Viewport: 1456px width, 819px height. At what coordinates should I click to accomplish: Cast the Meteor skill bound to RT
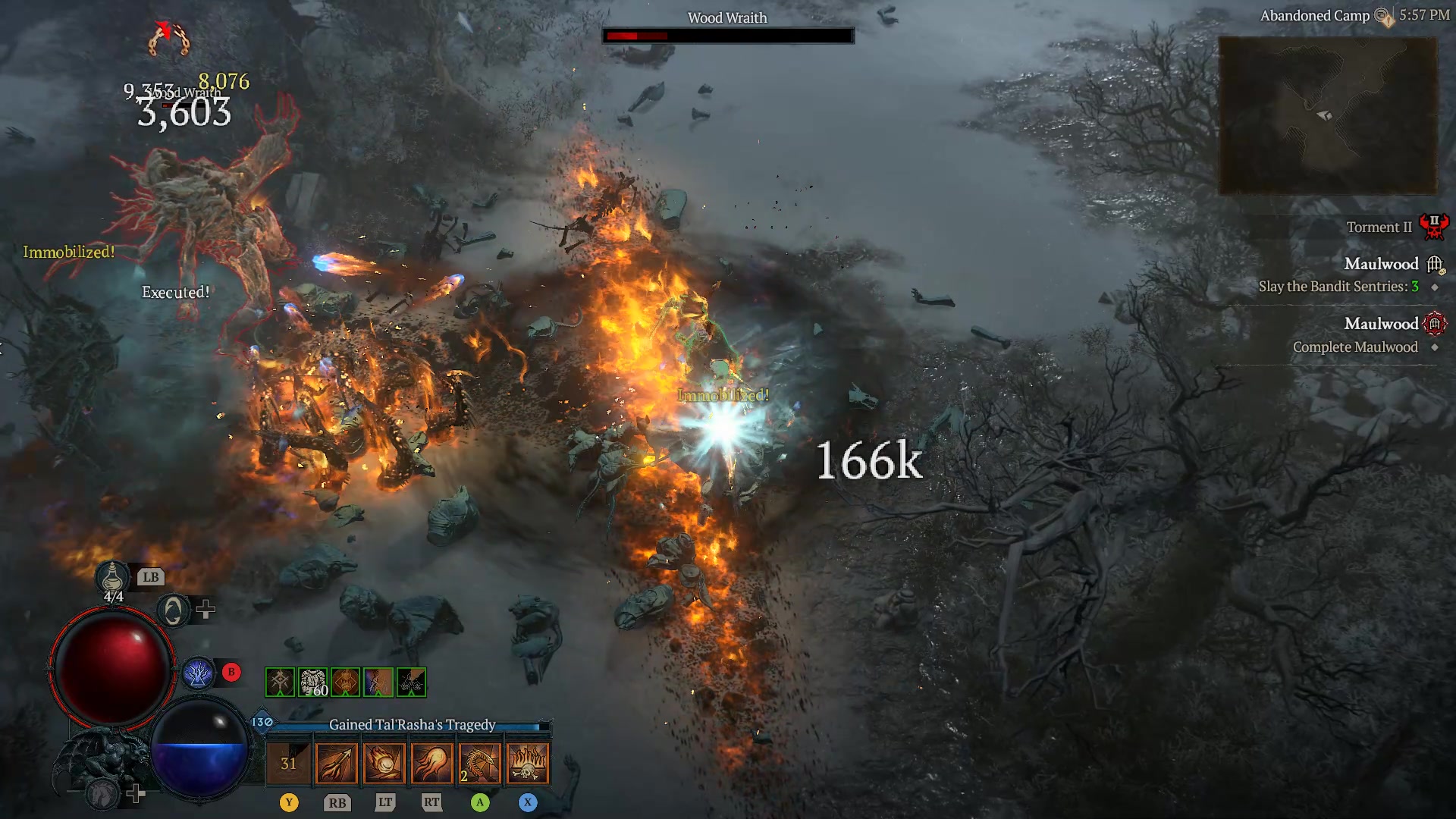pos(431,762)
